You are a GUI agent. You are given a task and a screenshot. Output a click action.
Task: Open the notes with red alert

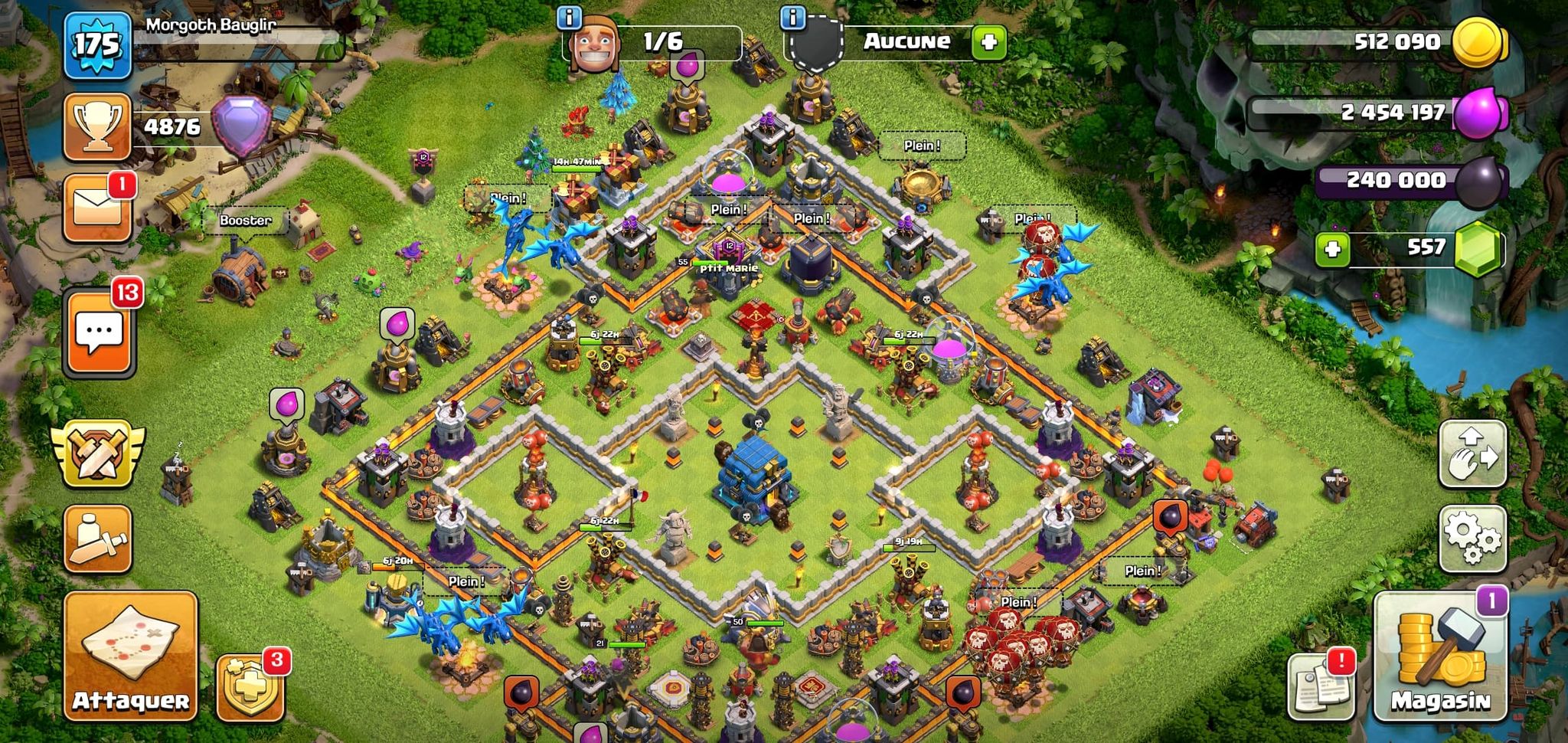(x=1320, y=686)
